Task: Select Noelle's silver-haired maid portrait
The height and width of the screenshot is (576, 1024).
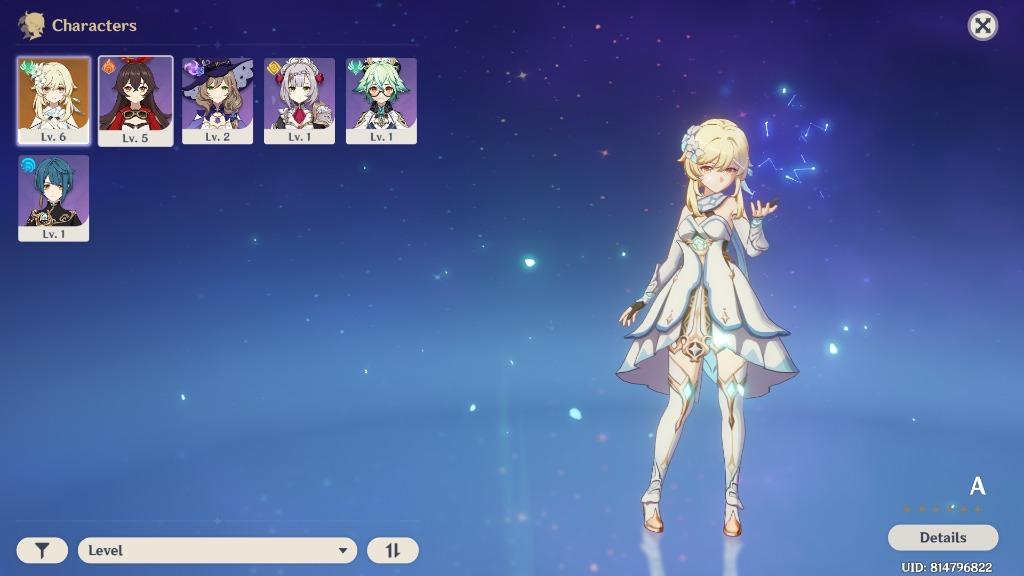Action: [x=299, y=100]
